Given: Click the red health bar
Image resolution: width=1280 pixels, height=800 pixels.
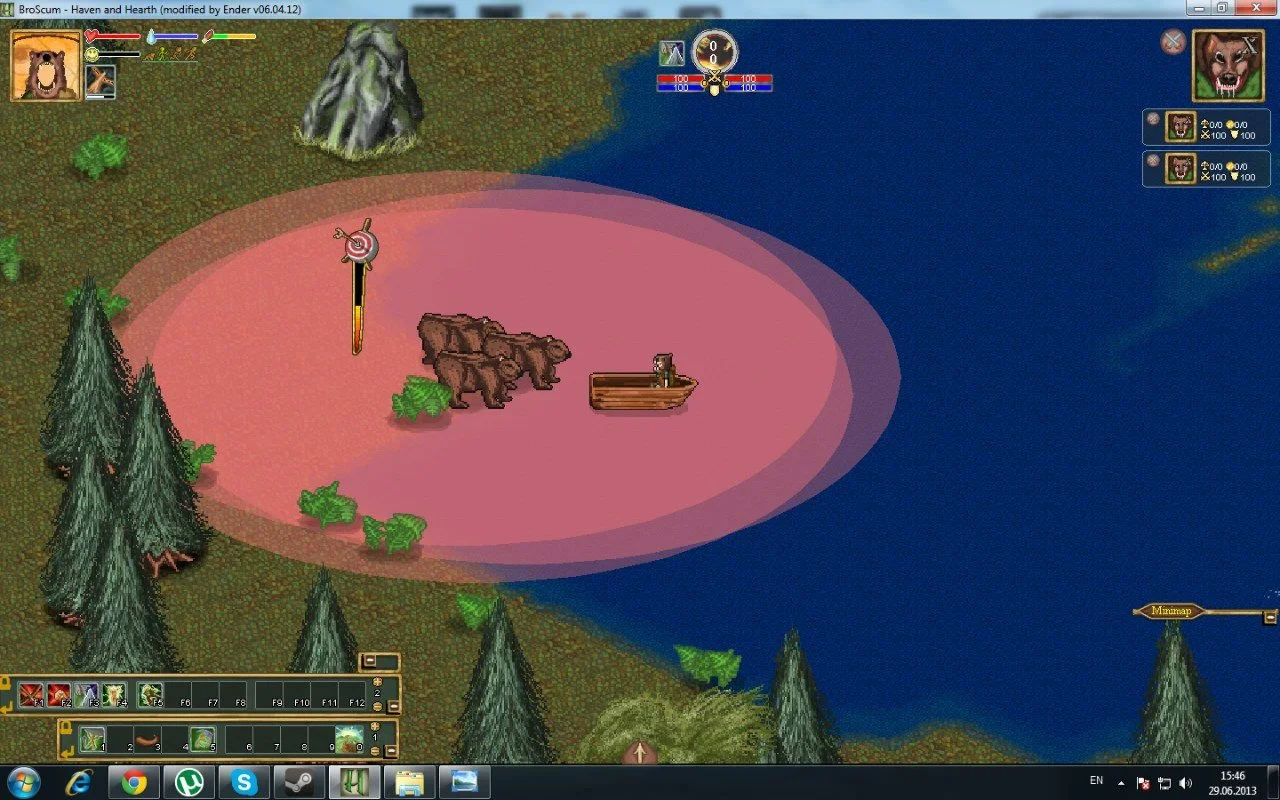Looking at the screenshot, I should pyautogui.click(x=116, y=36).
